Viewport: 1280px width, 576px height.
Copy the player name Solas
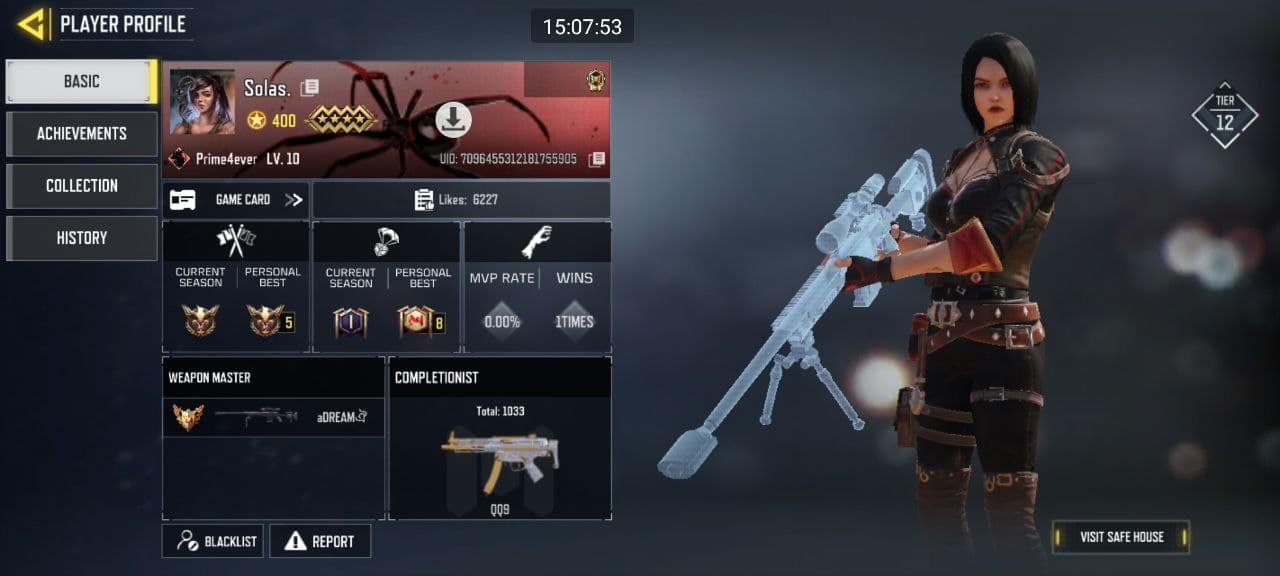click(310, 88)
